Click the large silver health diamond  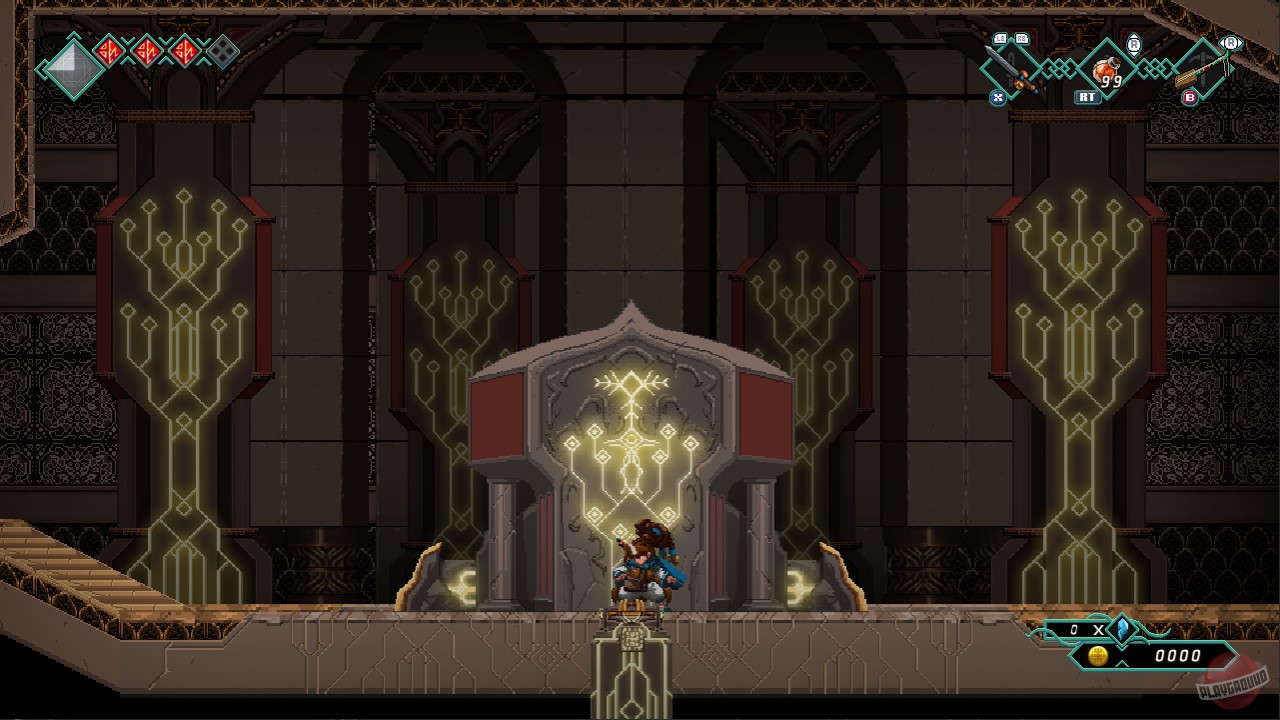point(73,68)
